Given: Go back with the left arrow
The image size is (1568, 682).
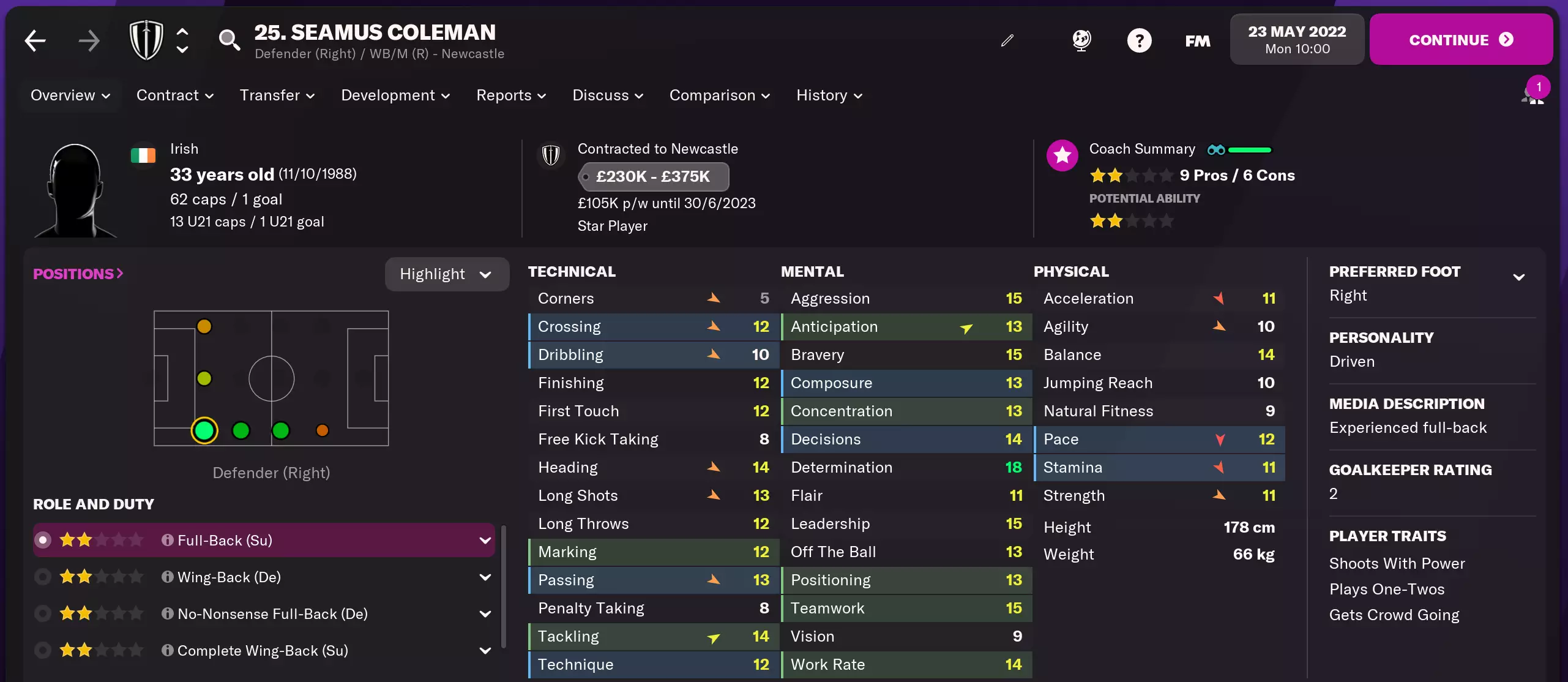Looking at the screenshot, I should pos(35,41).
